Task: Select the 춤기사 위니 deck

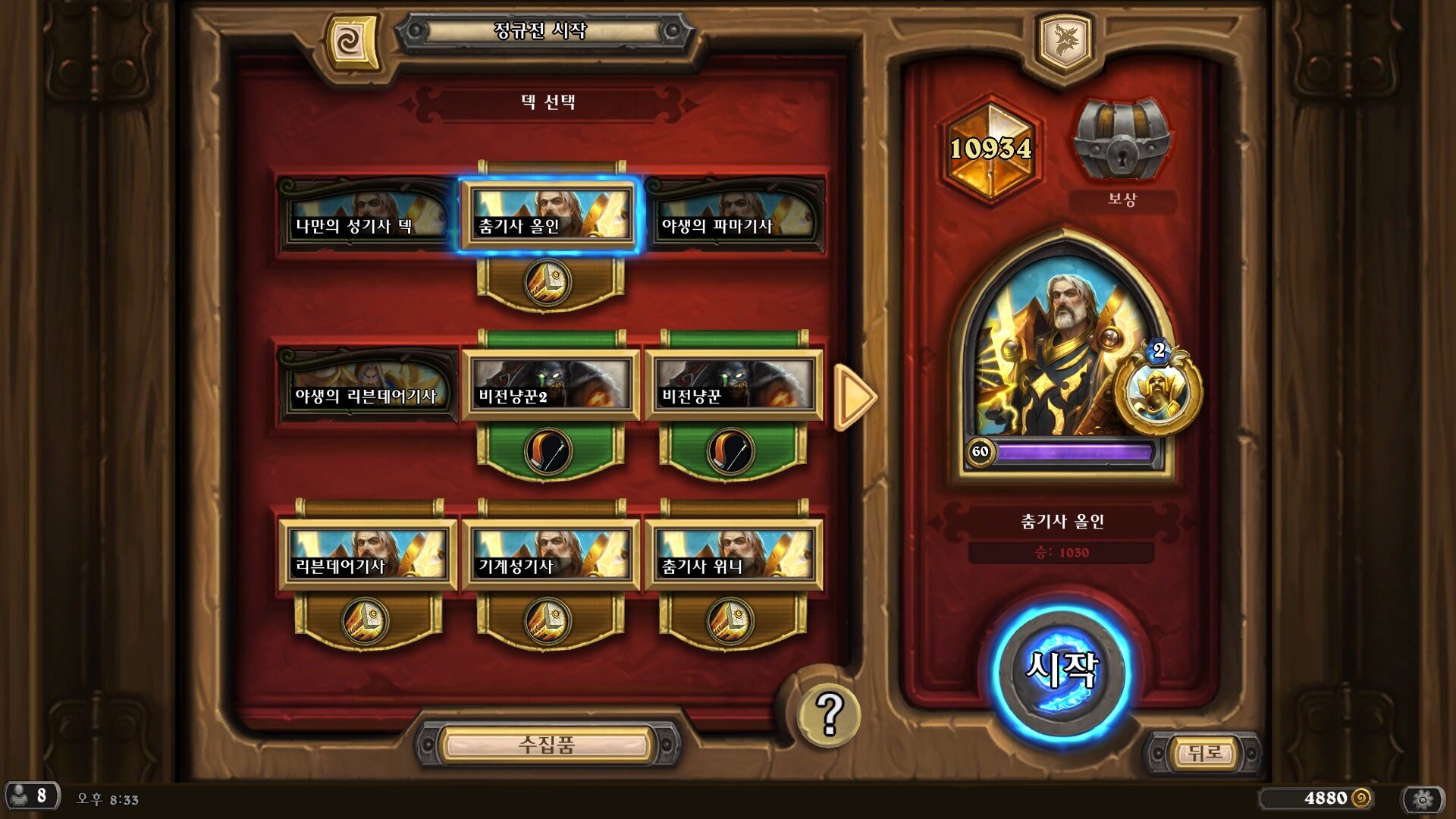Action: point(733,556)
